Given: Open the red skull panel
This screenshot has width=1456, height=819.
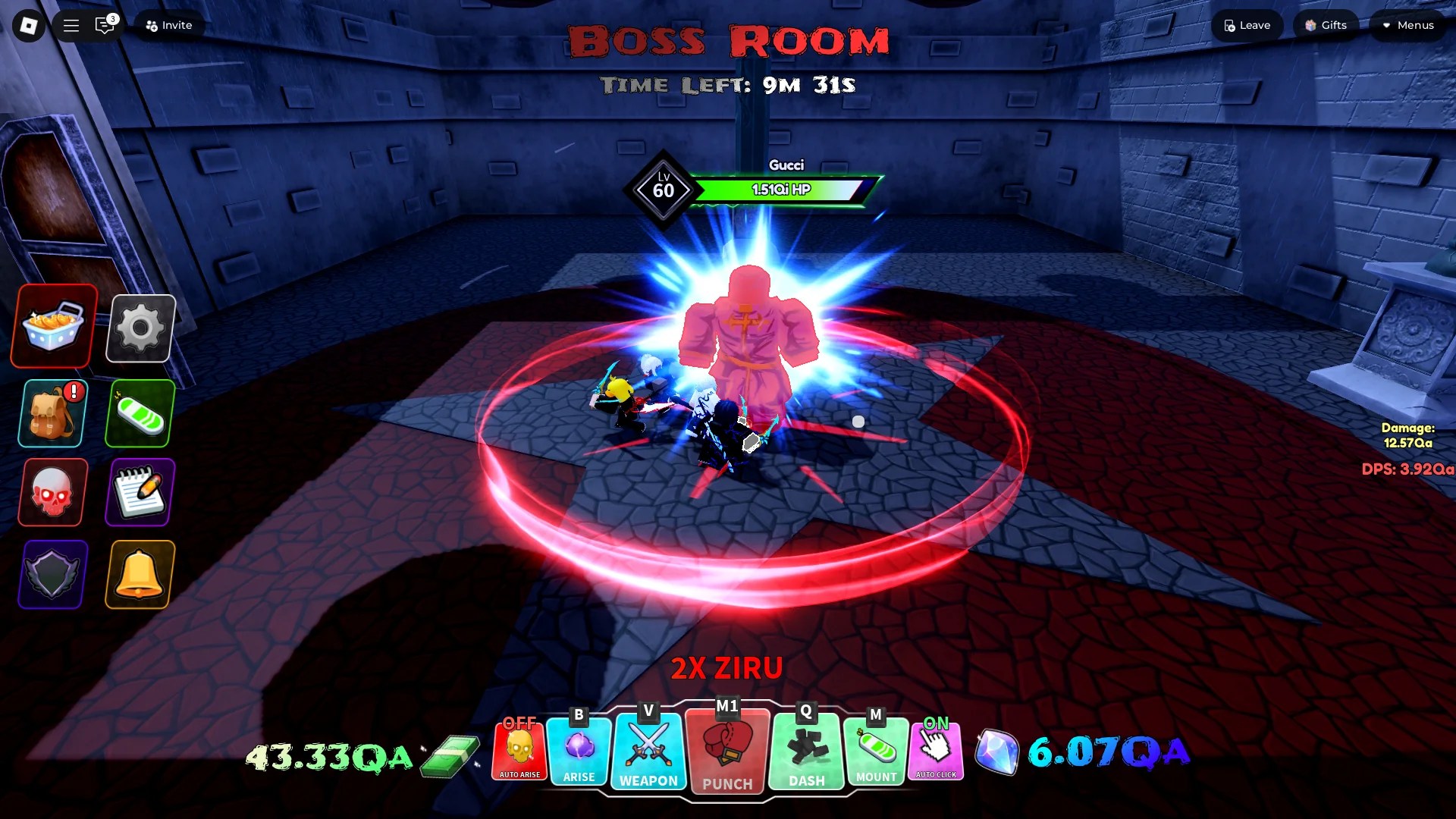Looking at the screenshot, I should [x=52, y=493].
